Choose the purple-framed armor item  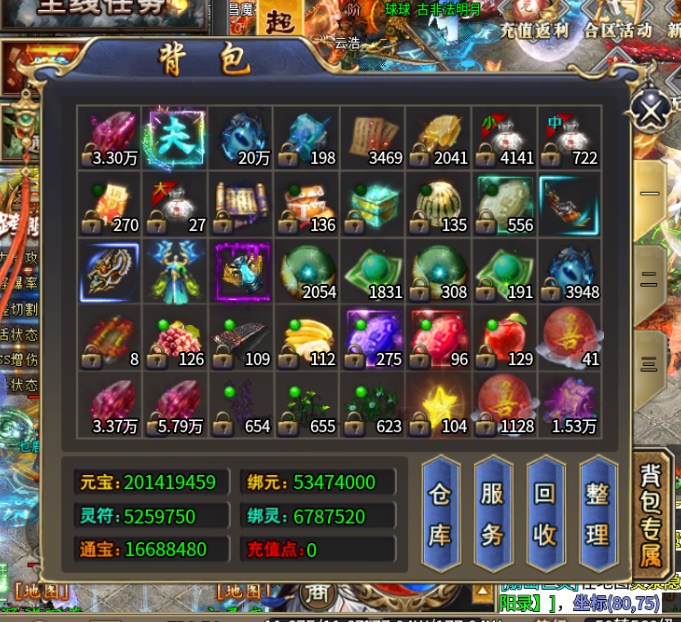(x=241, y=271)
